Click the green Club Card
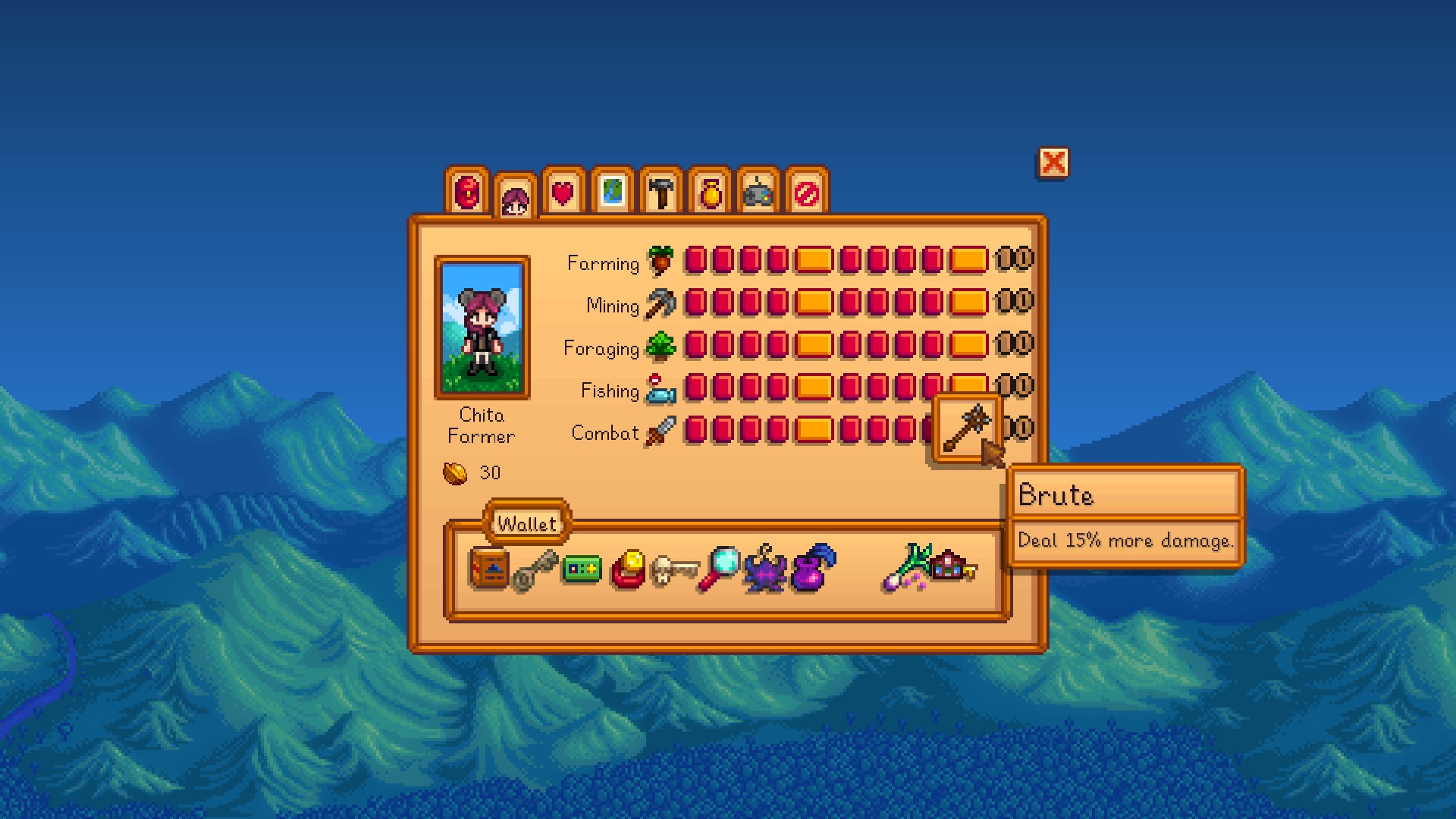1456x819 pixels. pos(582,569)
